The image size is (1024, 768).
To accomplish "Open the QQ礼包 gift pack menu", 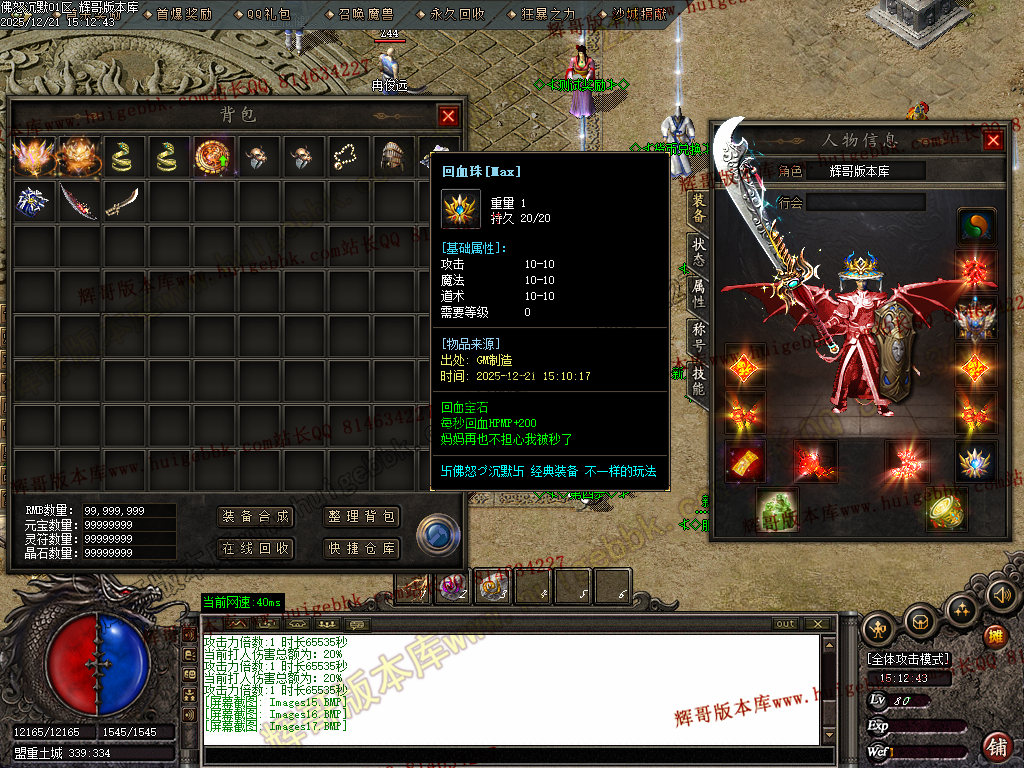I will (x=269, y=14).
